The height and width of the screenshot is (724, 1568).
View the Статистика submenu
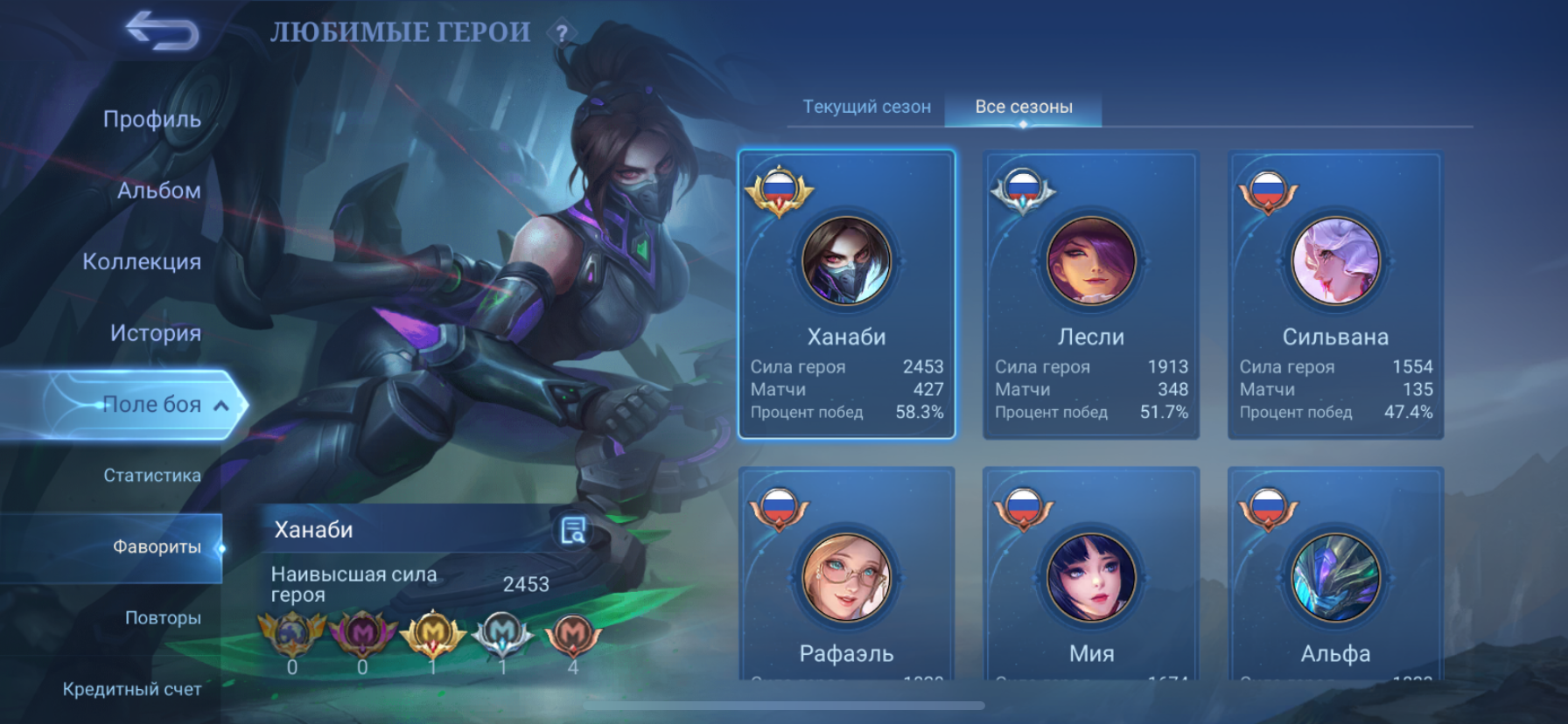coord(152,476)
